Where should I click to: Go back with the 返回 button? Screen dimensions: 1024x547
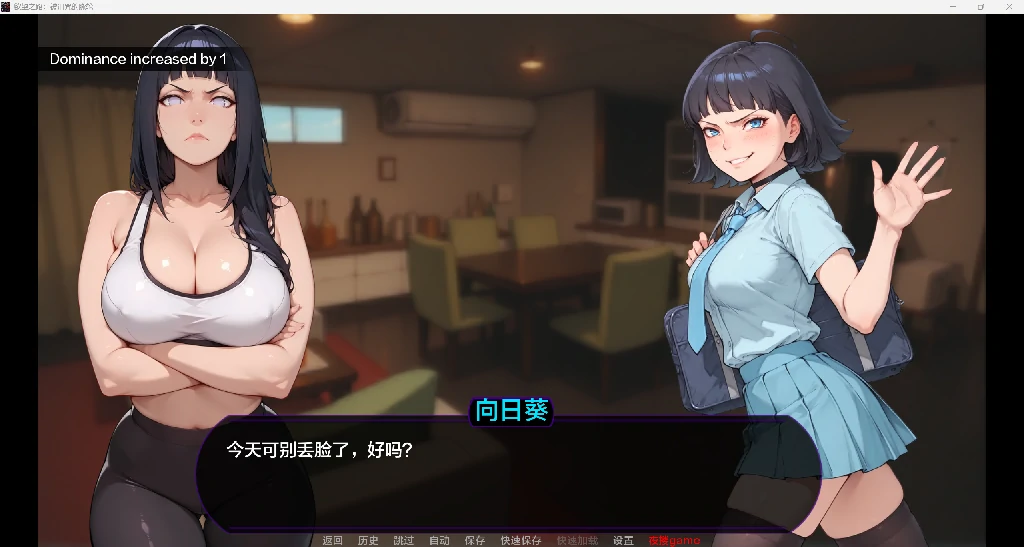(x=332, y=540)
